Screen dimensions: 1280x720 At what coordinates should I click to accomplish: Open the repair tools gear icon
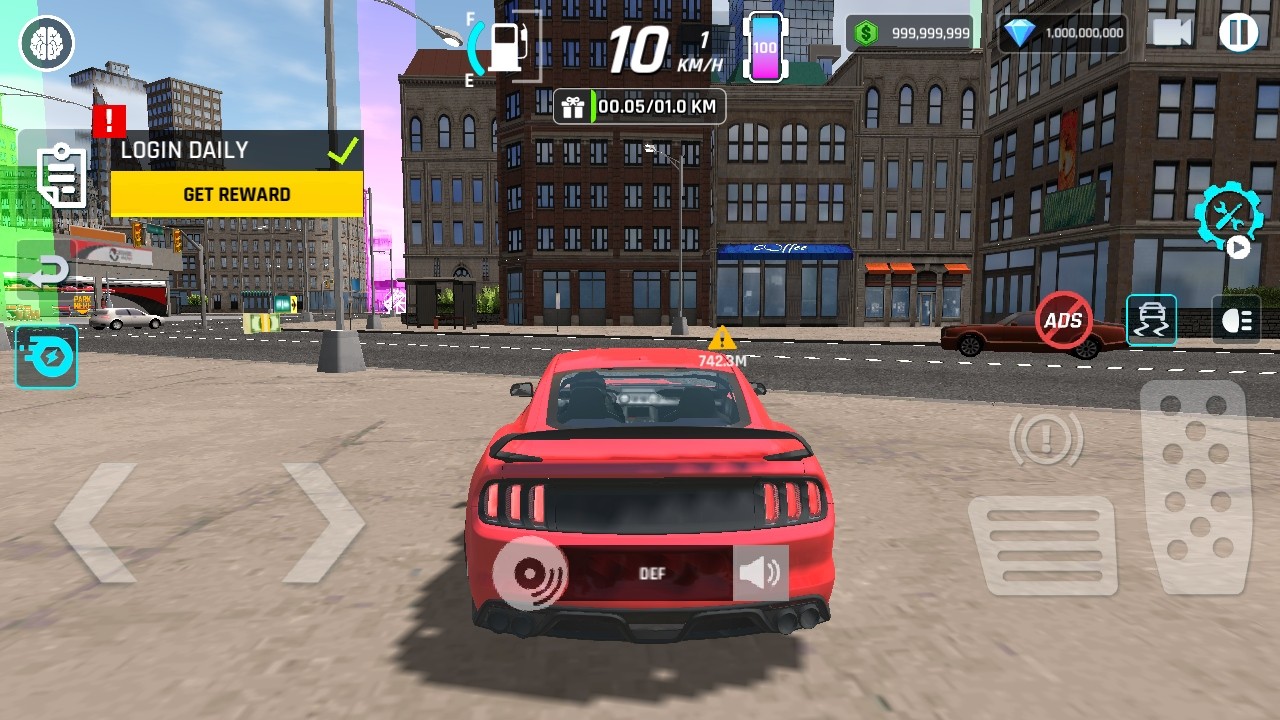1228,215
